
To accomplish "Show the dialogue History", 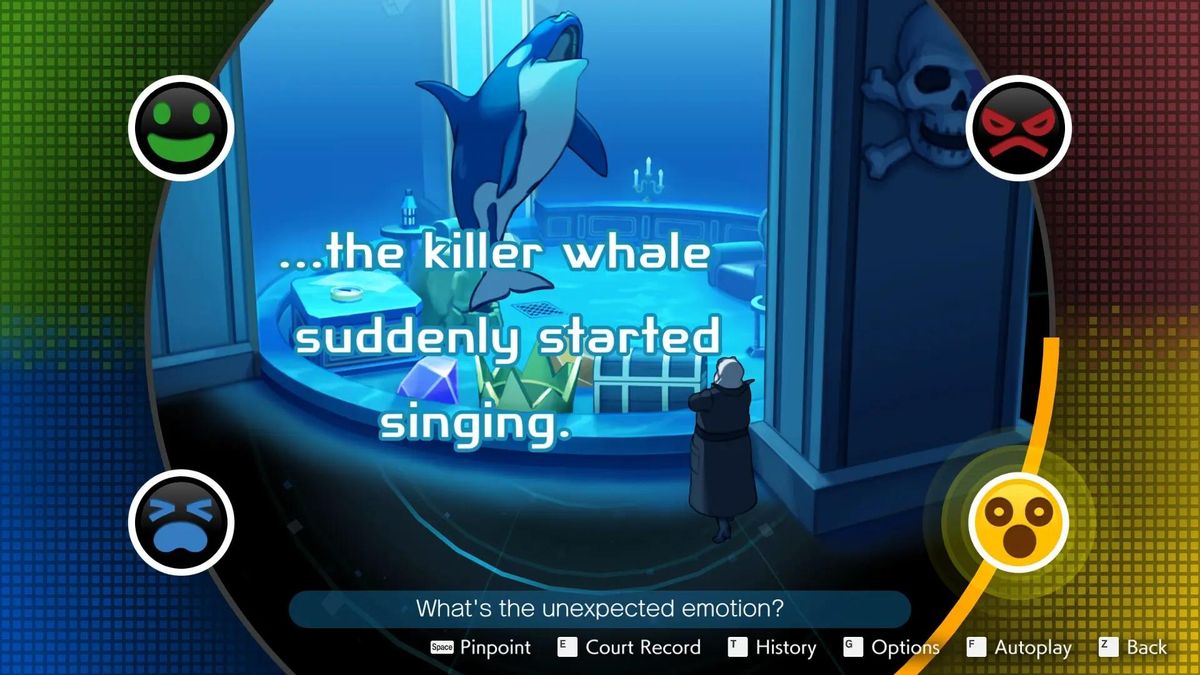I will coord(772,647).
